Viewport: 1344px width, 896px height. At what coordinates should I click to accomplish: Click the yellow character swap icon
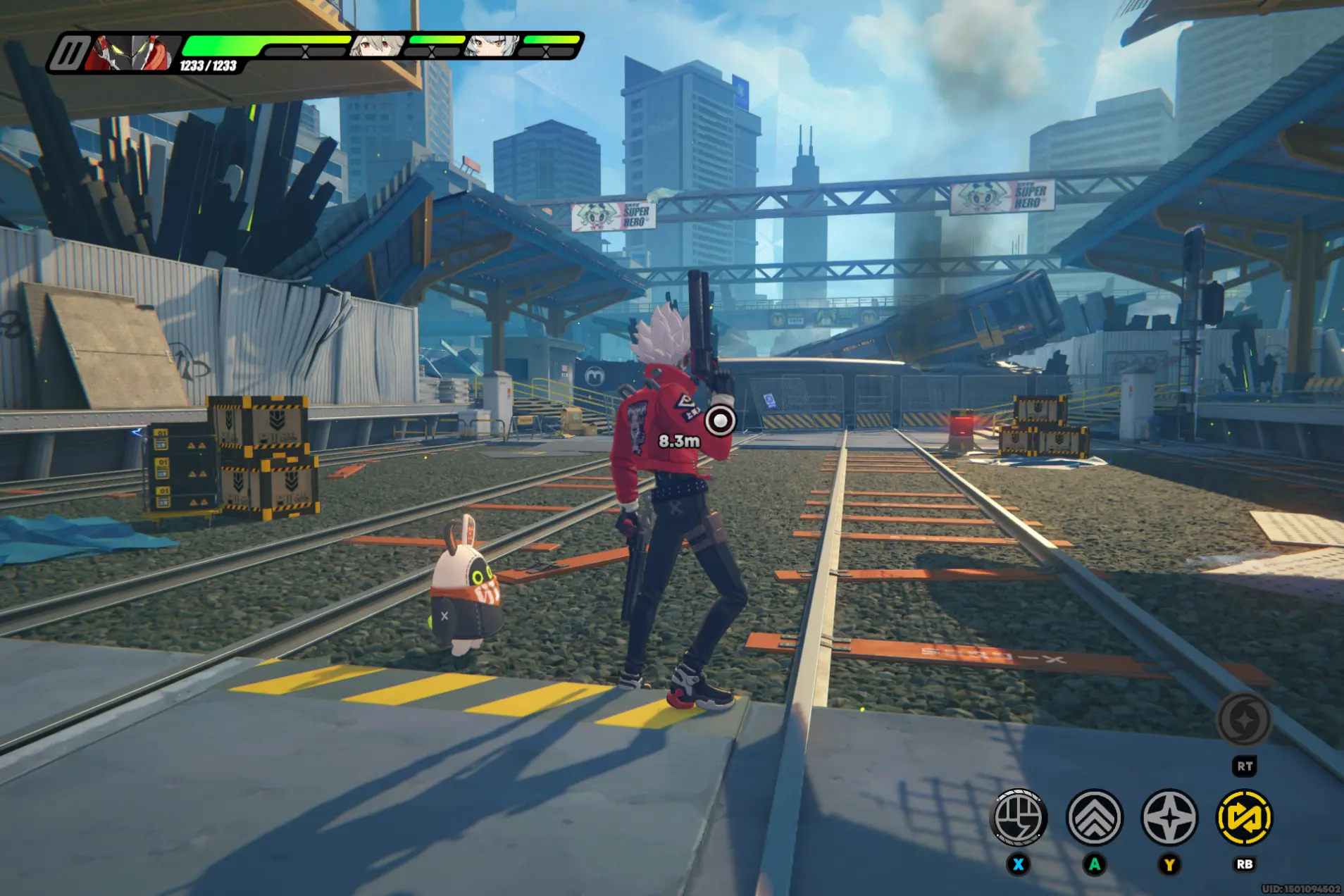coord(1244,818)
